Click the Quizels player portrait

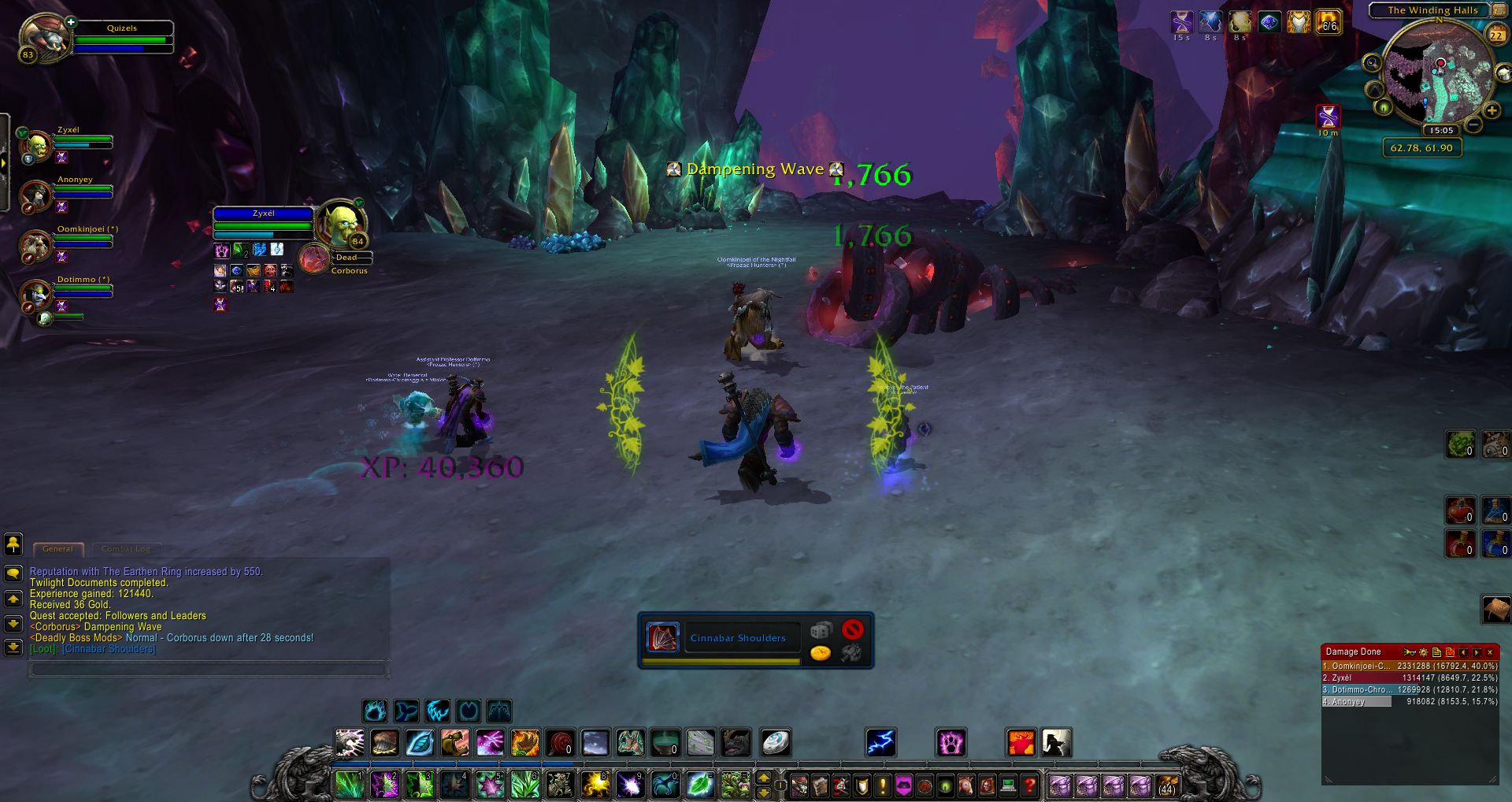click(x=43, y=37)
